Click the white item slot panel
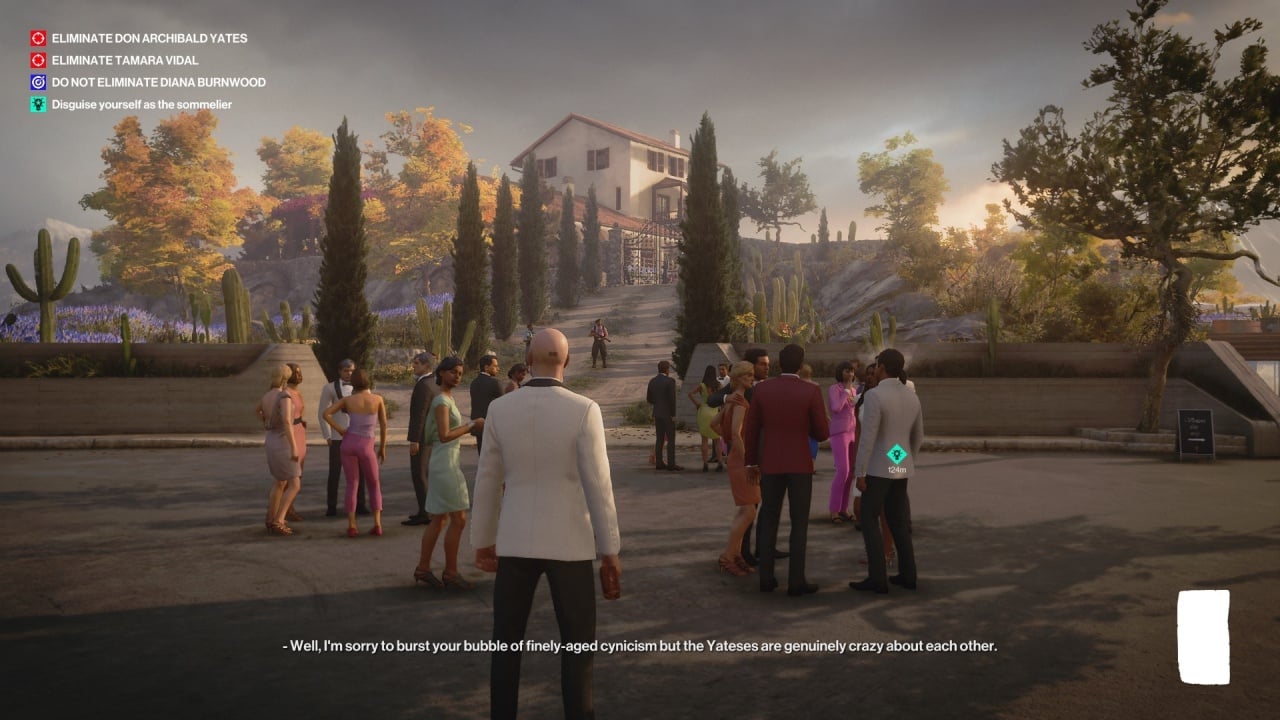This screenshot has width=1280, height=720. pyautogui.click(x=1203, y=637)
